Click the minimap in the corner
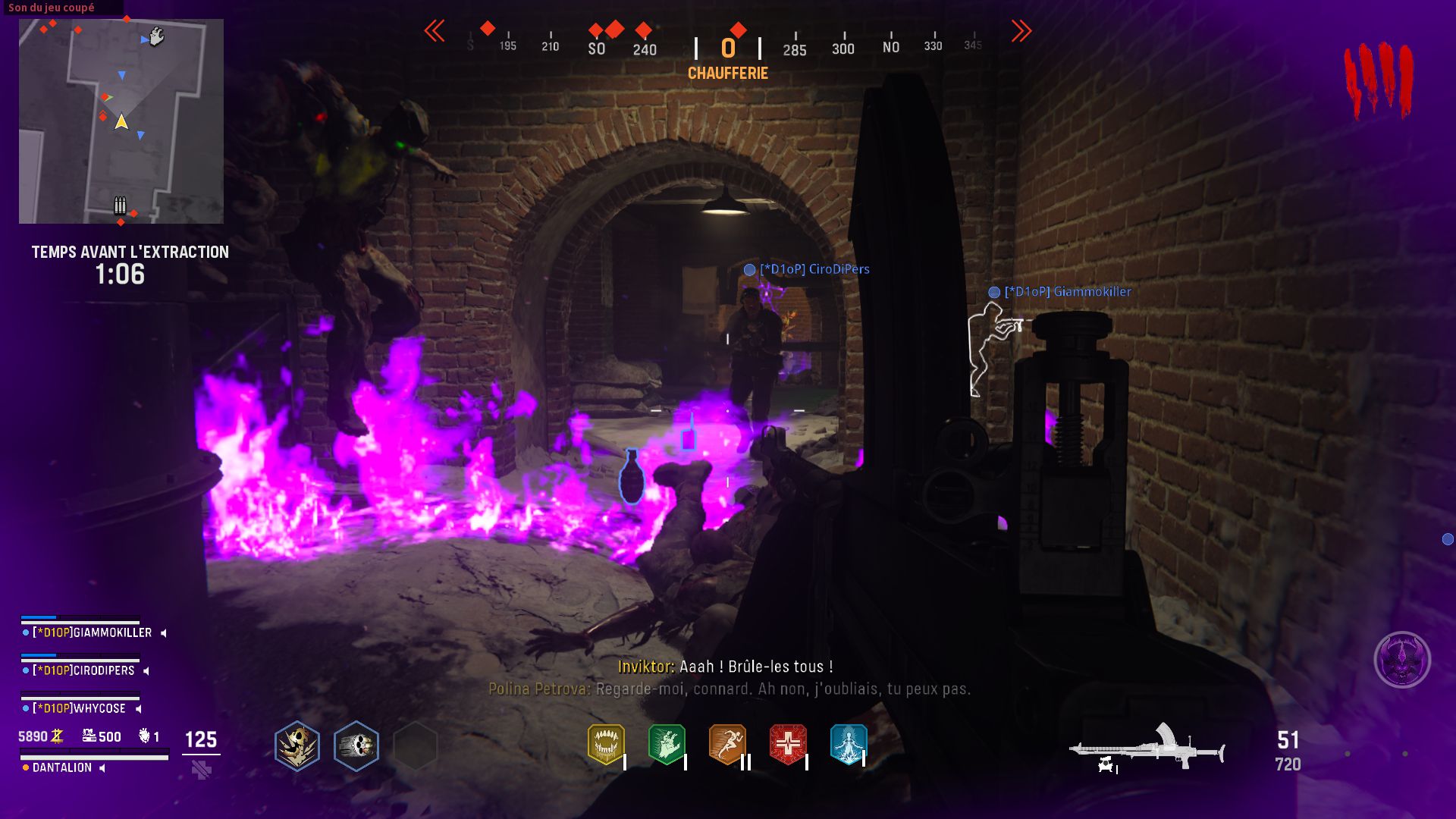This screenshot has width=1456, height=819. click(121, 121)
